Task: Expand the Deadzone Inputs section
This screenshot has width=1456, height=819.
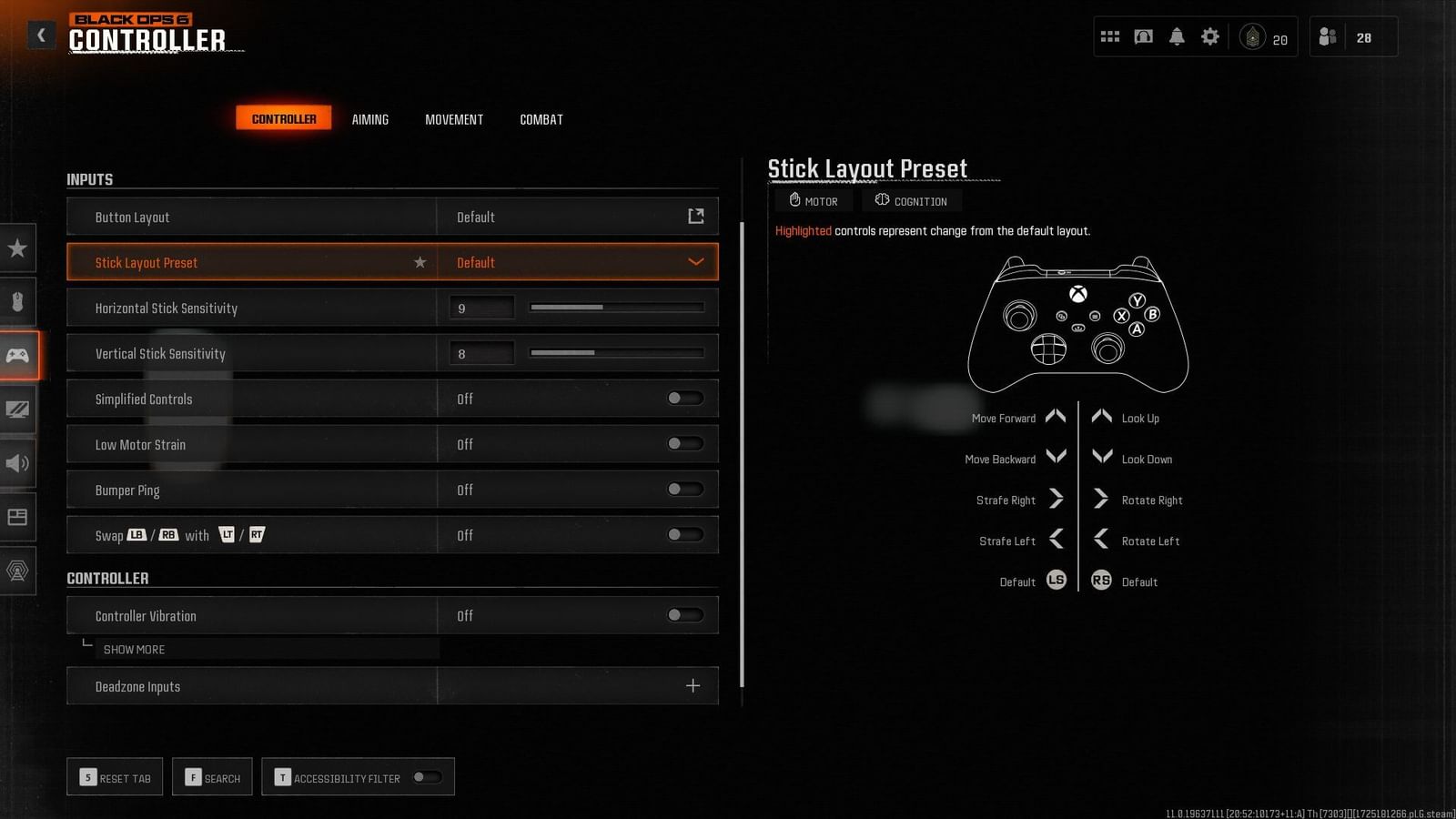Action: 693,685
